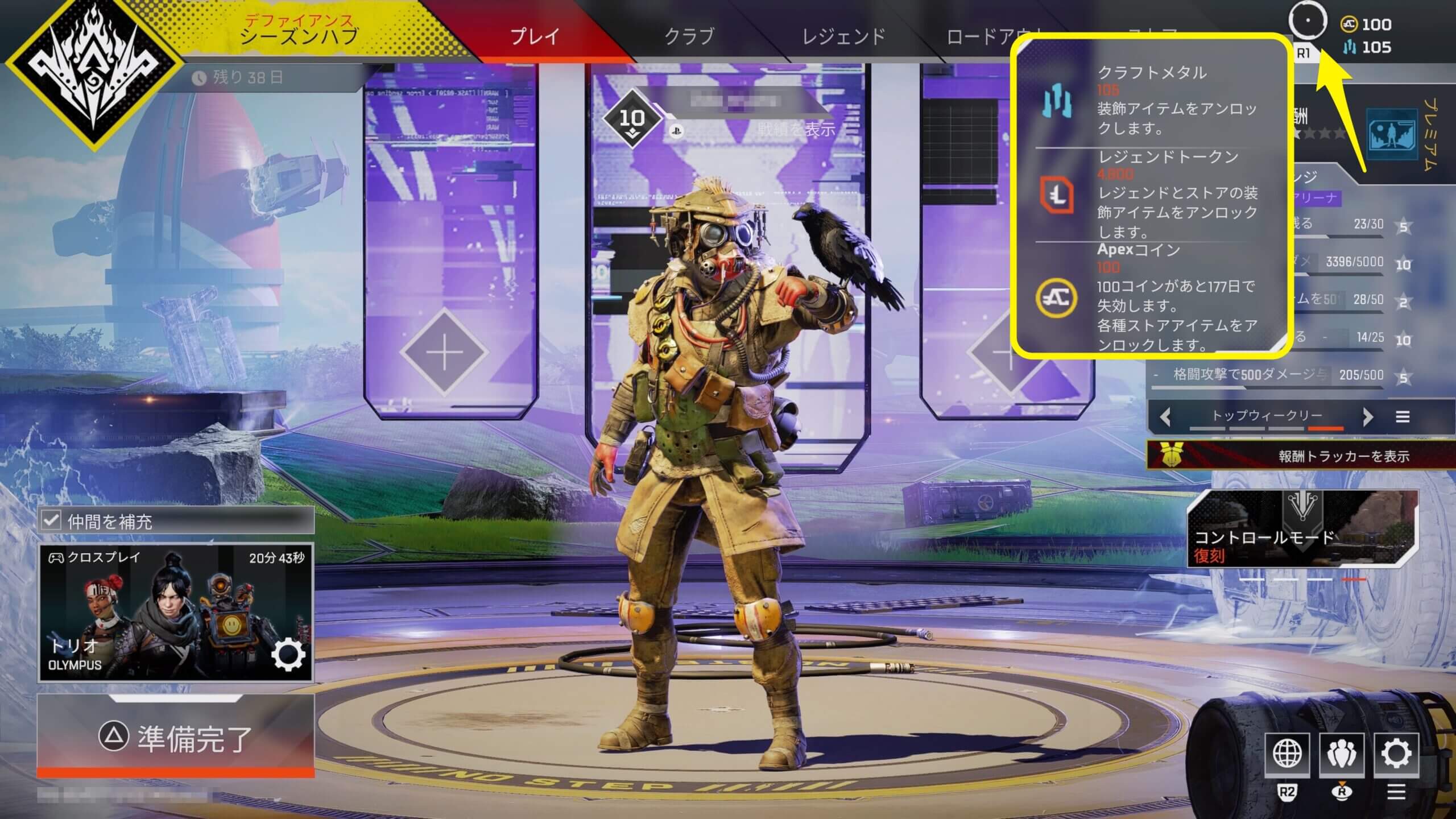Open the トリオ game mode selector
1456x819 pixels.
click(x=175, y=613)
